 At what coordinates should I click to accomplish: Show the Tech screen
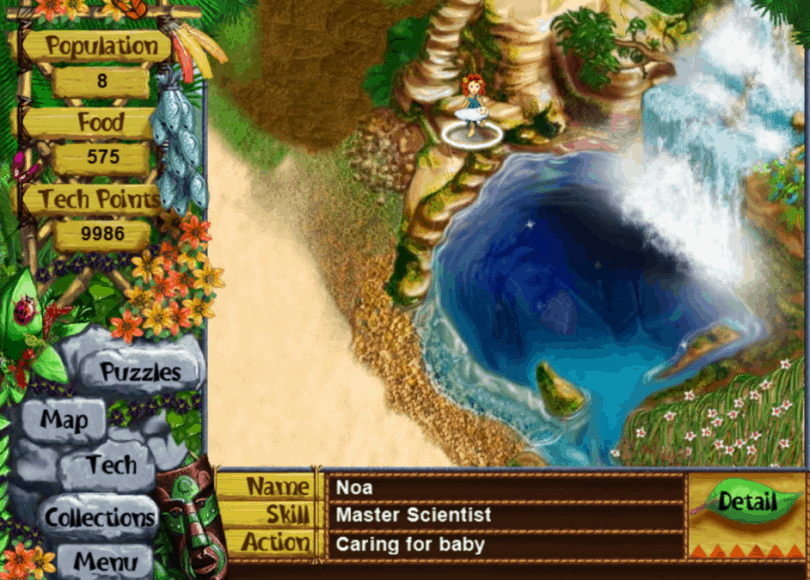click(x=110, y=465)
